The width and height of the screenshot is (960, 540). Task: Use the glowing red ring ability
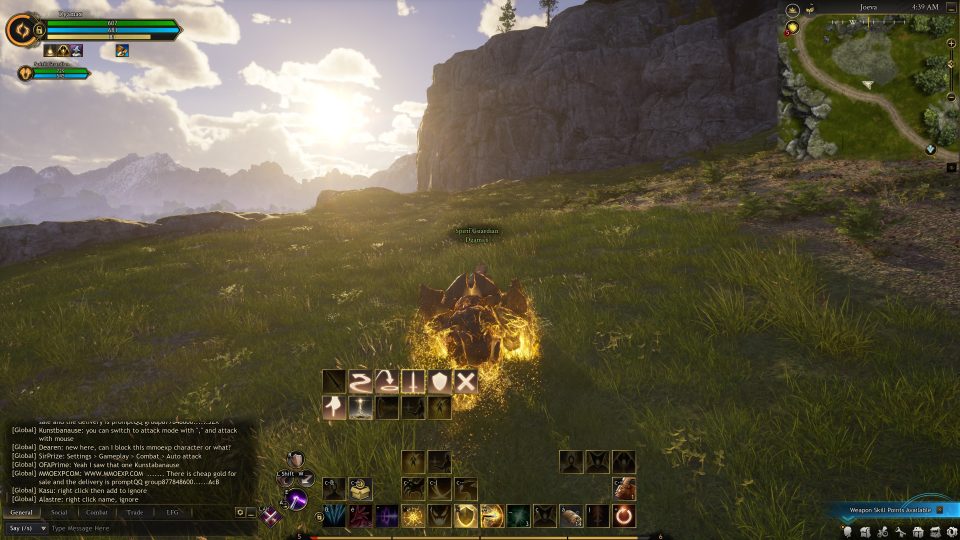click(624, 516)
